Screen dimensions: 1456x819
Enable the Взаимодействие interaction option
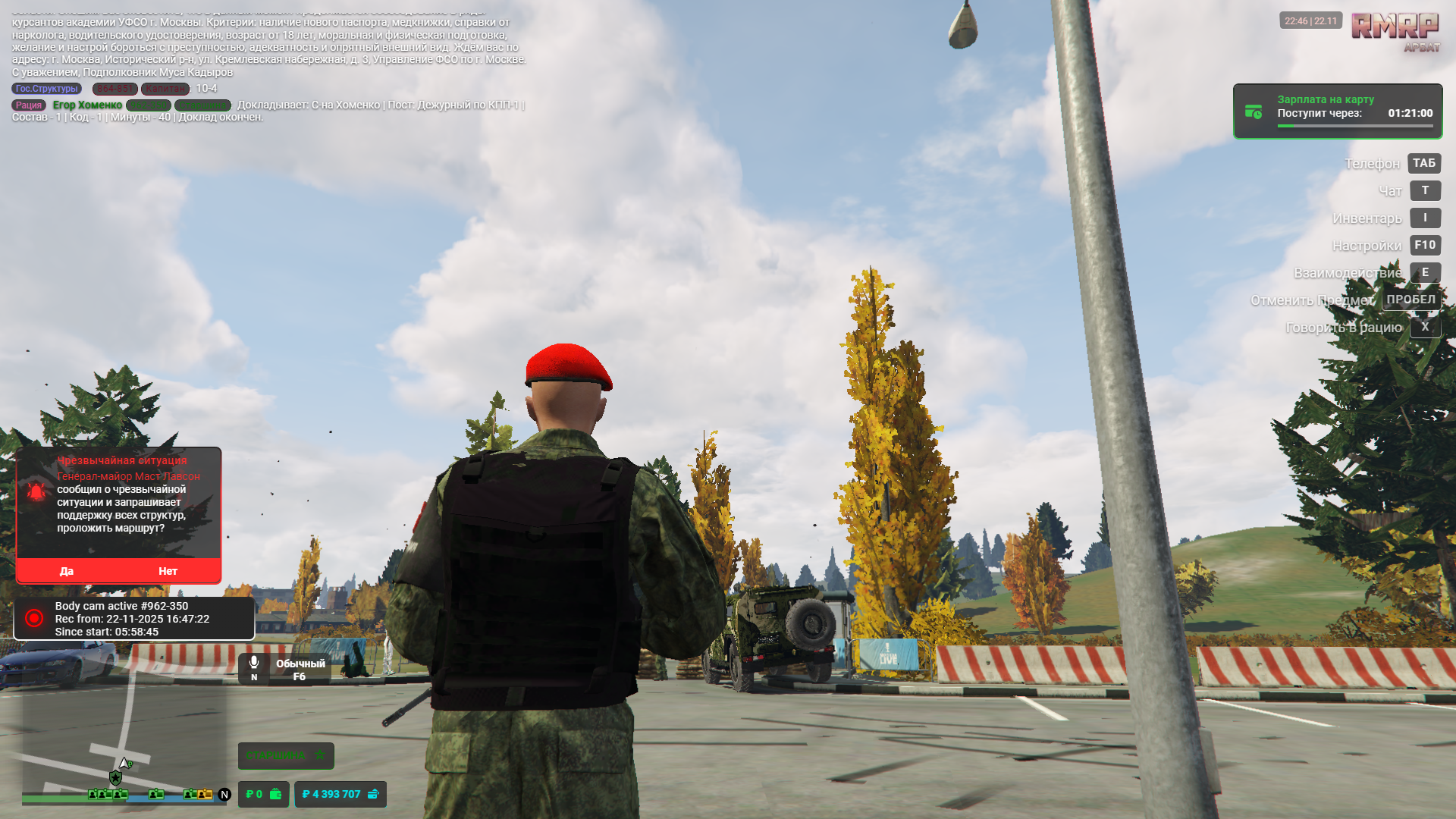[1426, 272]
